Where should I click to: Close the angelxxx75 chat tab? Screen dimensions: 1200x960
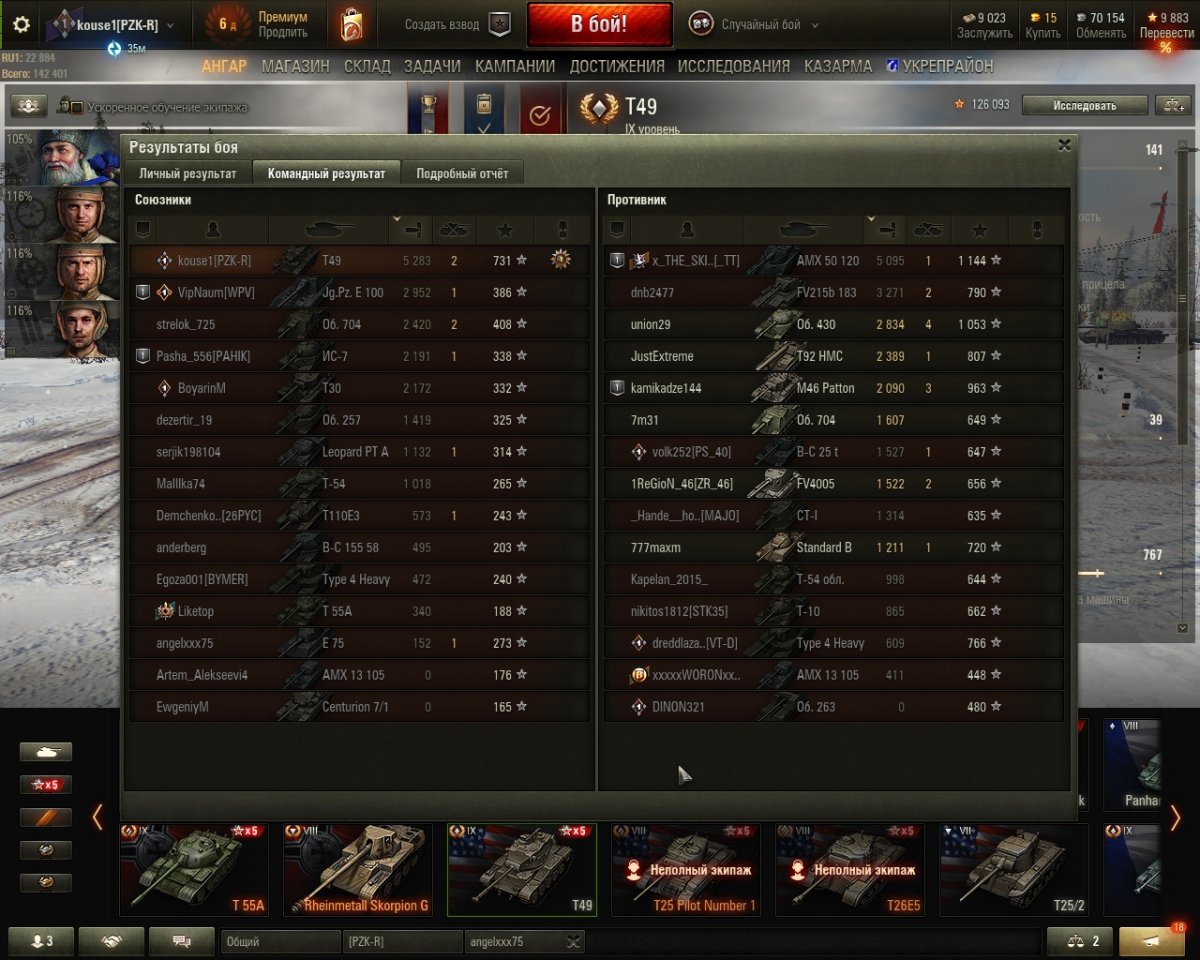point(573,941)
